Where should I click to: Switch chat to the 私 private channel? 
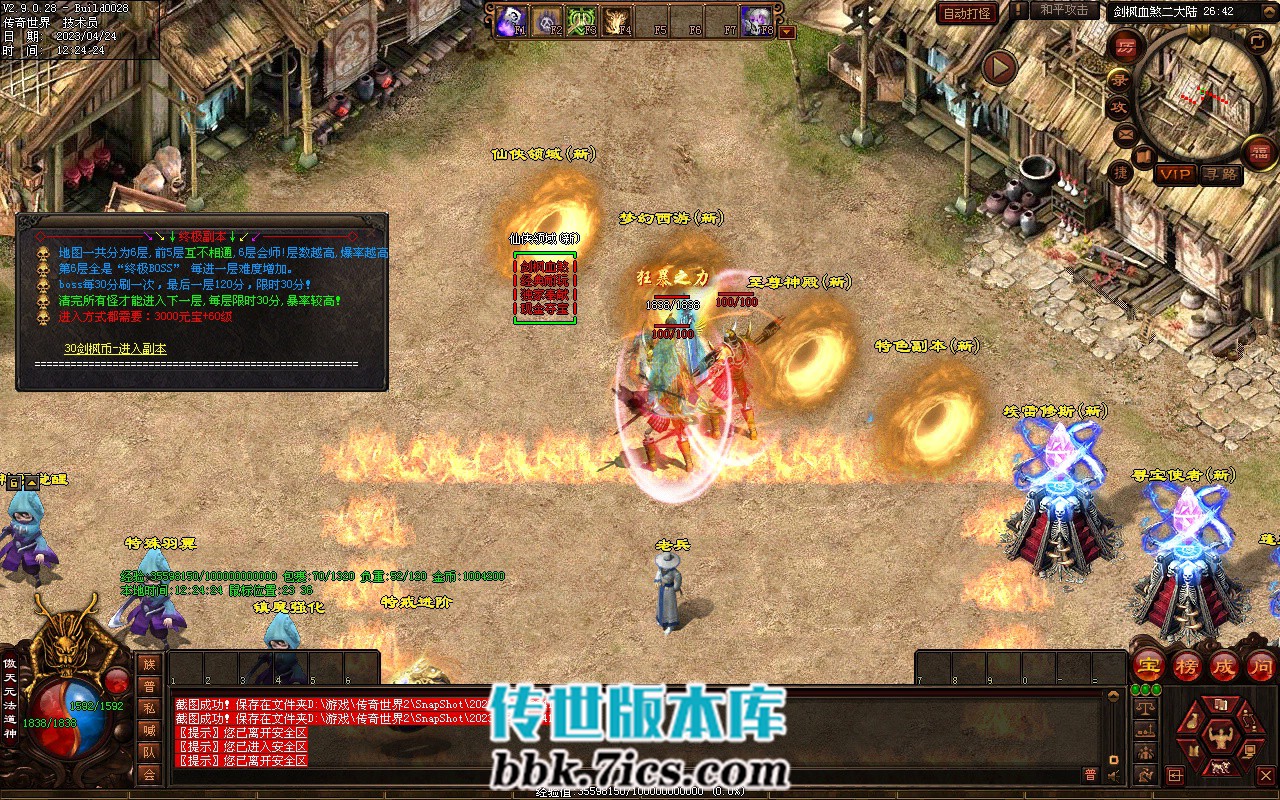149,708
